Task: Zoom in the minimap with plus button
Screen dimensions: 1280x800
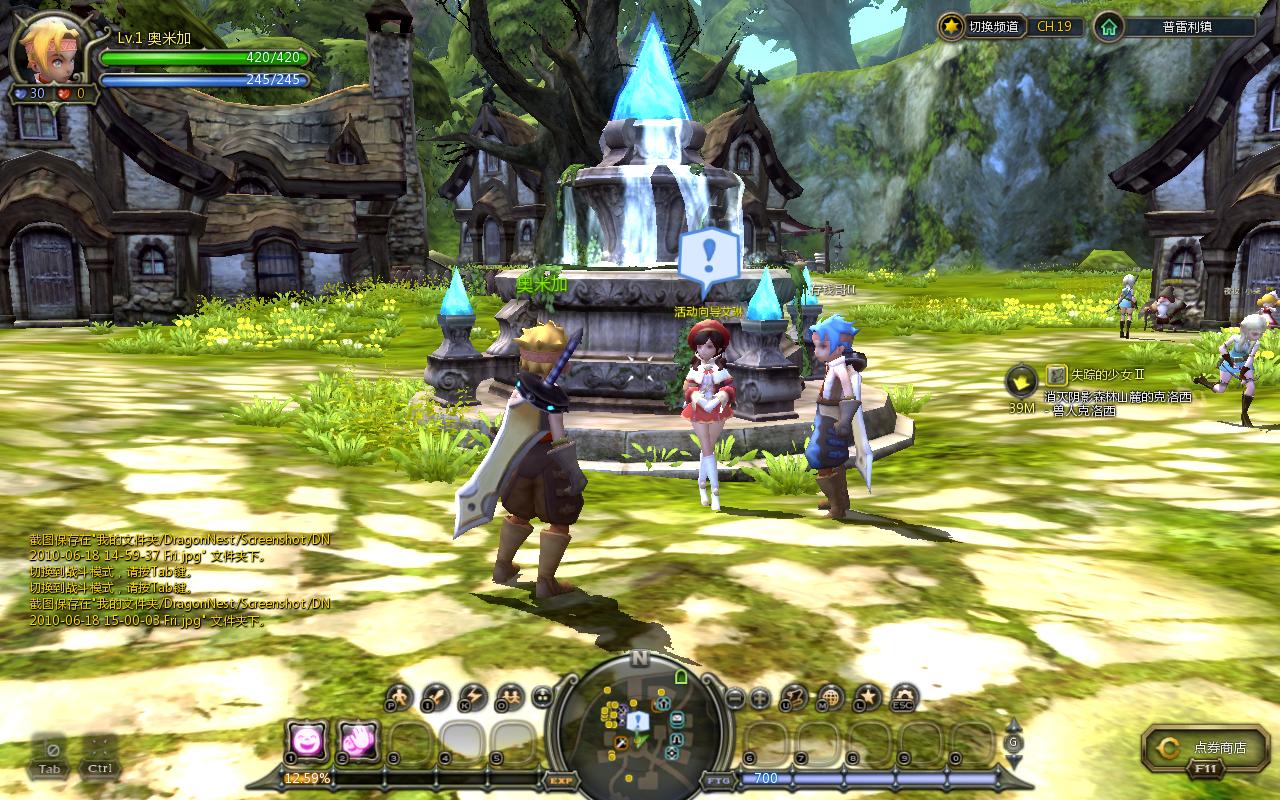Action: (760, 698)
